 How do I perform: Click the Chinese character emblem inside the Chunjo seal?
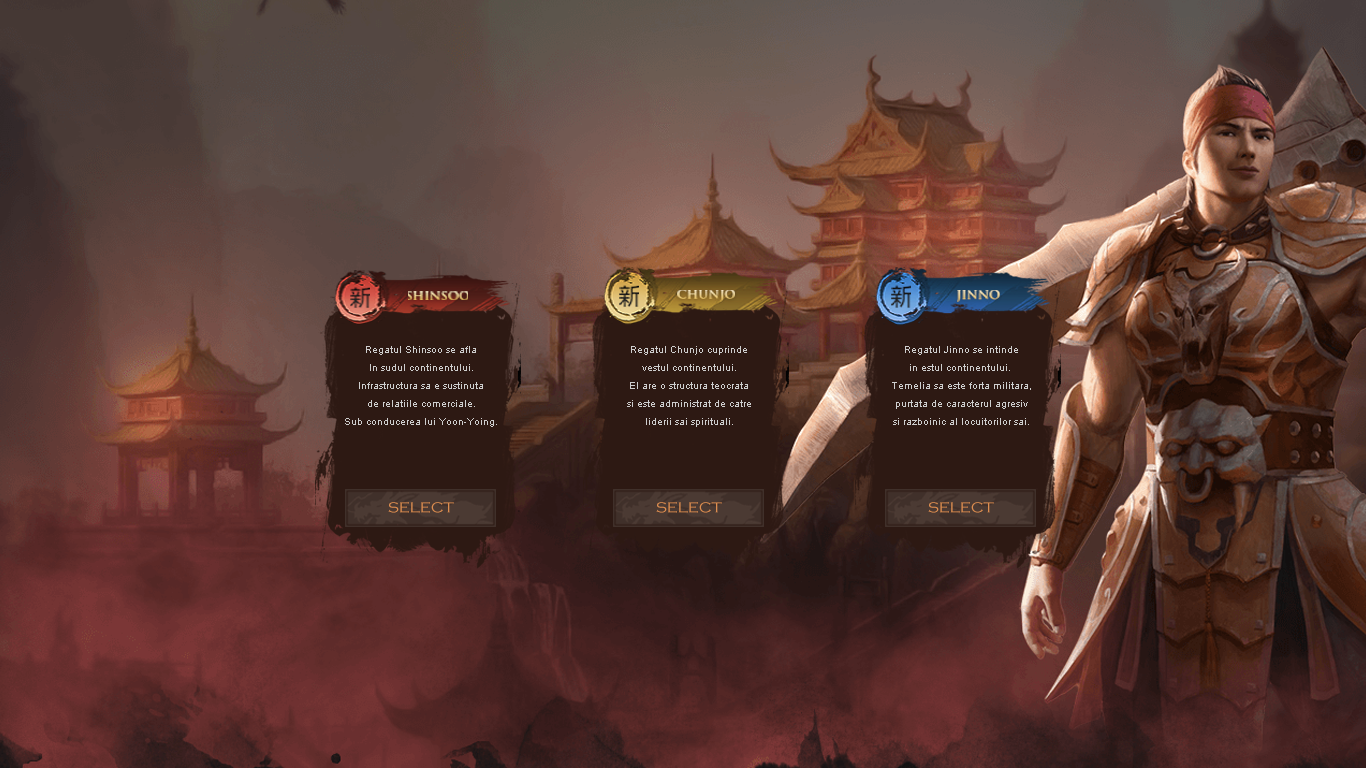pos(629,297)
